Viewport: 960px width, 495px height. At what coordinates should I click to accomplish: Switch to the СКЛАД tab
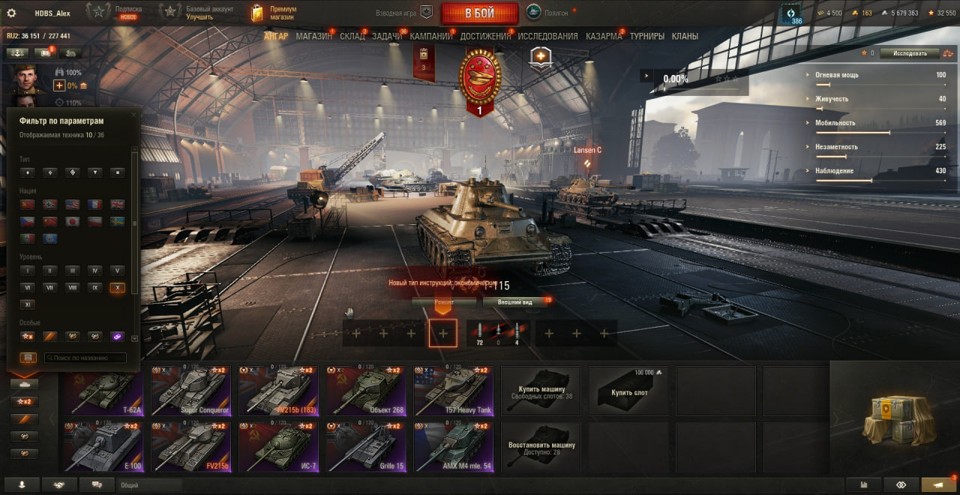tap(352, 36)
